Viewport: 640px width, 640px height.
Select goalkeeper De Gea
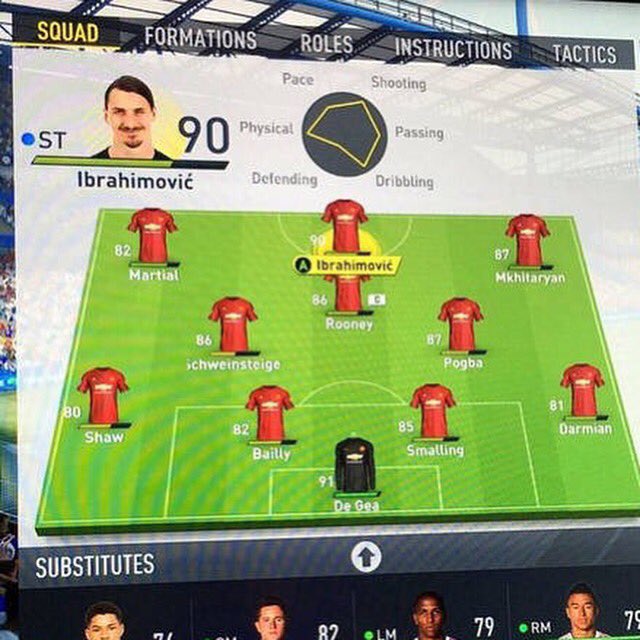point(355,467)
